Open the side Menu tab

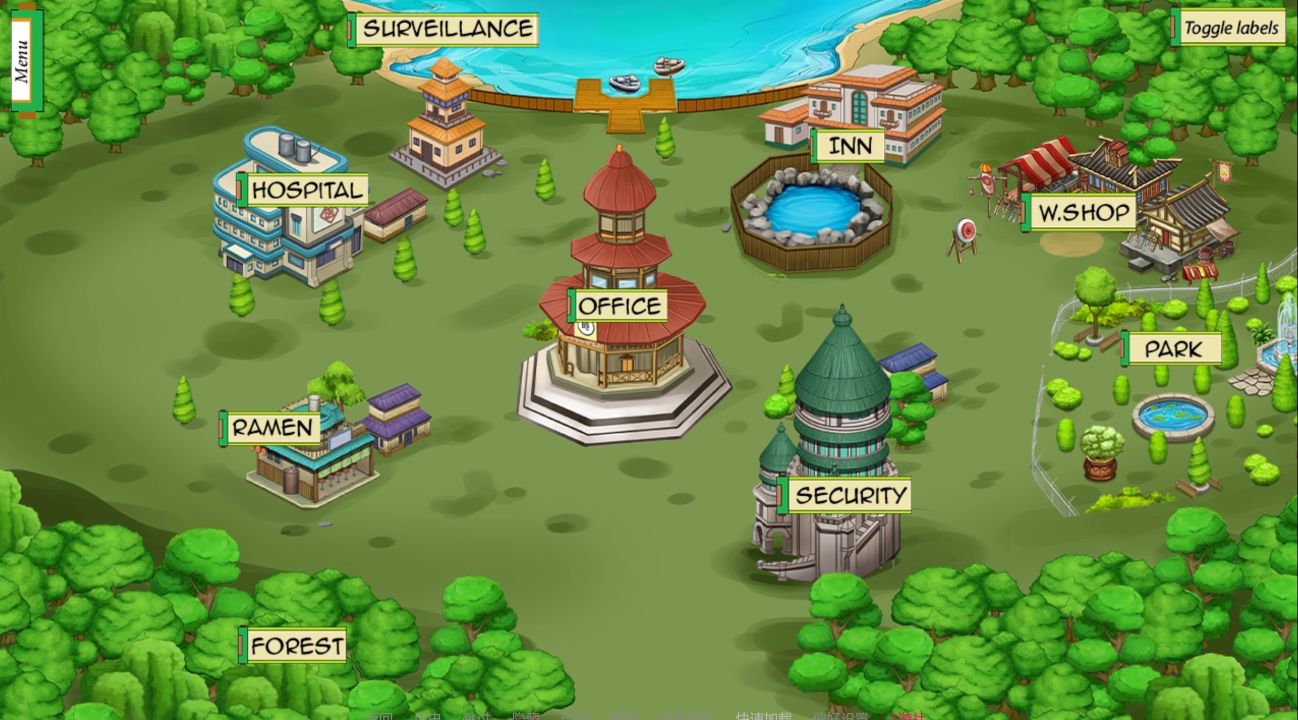click(x=22, y=60)
